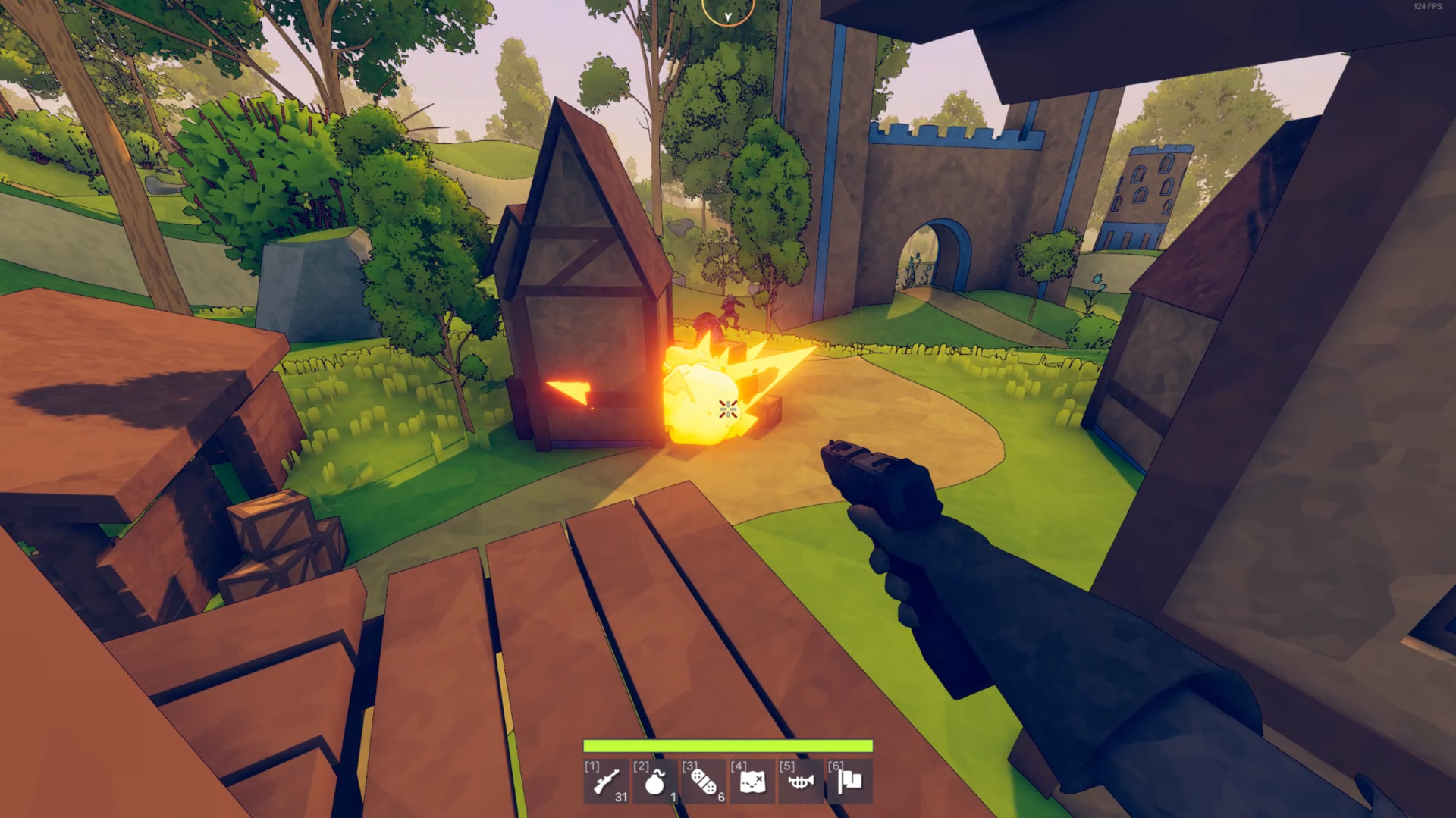
Task: Choose the bandage slot
Action: (x=703, y=782)
